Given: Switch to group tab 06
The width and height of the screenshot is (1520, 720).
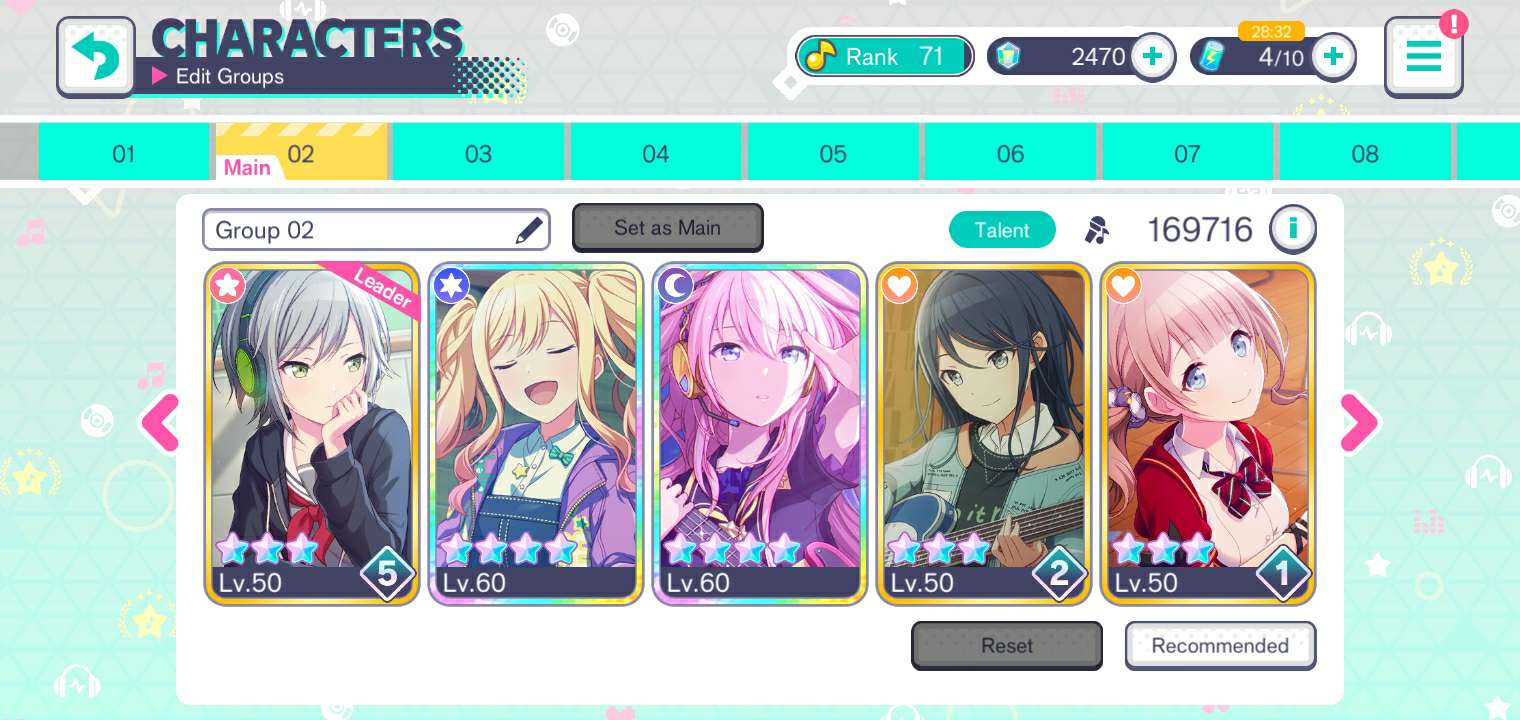Looking at the screenshot, I should 1010,154.
